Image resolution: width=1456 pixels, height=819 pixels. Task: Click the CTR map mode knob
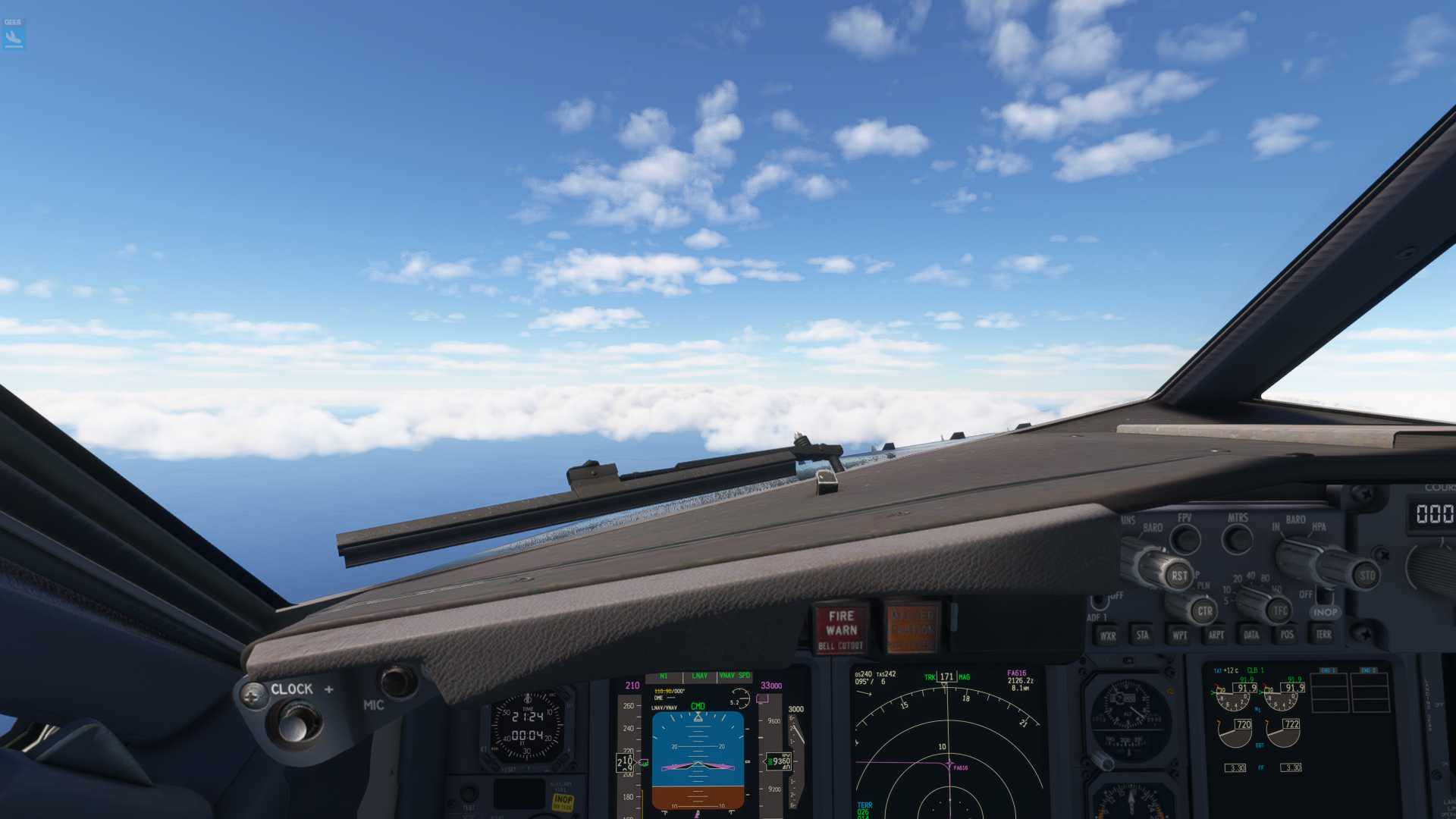(1203, 610)
